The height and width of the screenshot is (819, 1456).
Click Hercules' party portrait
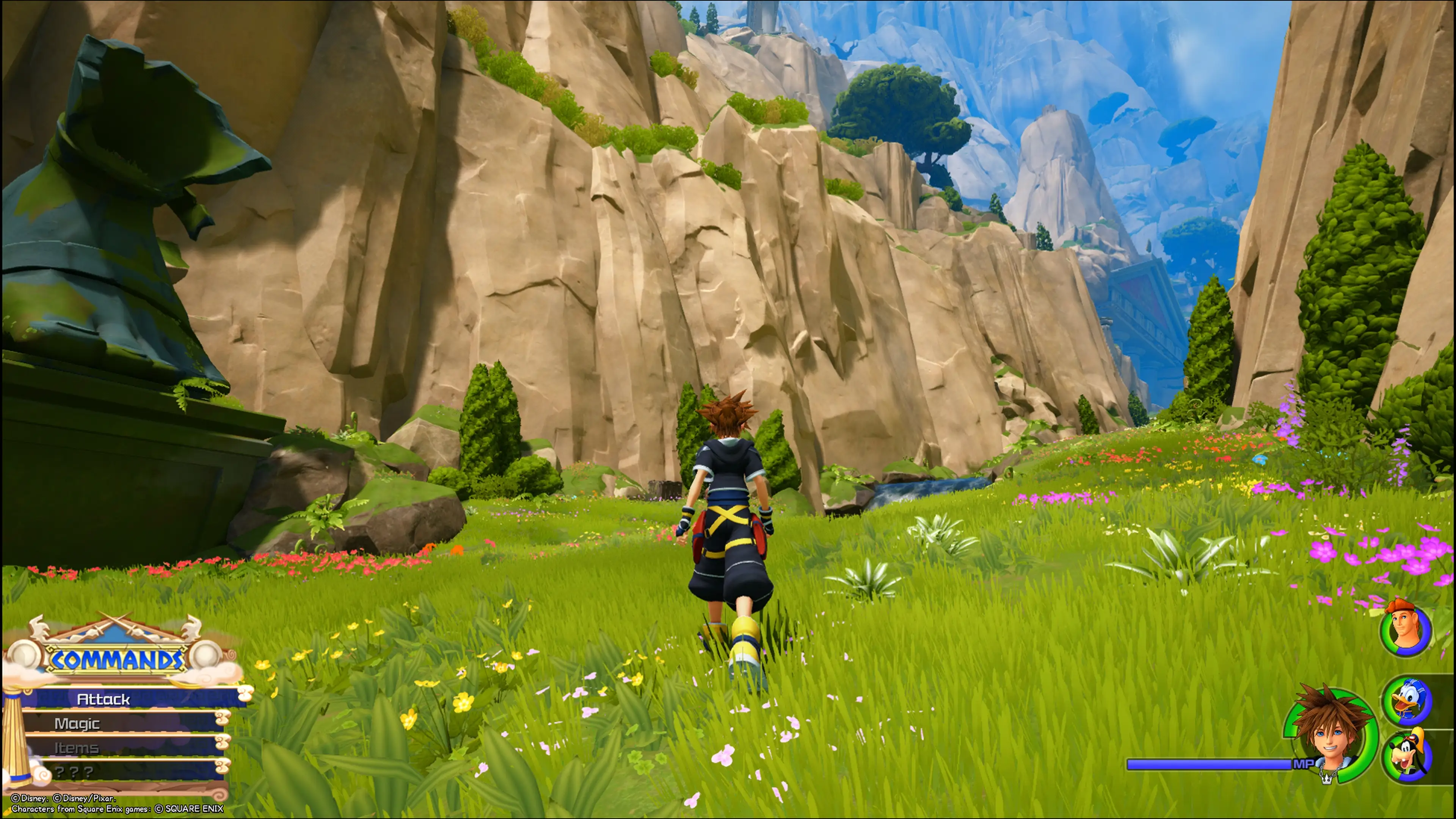coord(1406,630)
